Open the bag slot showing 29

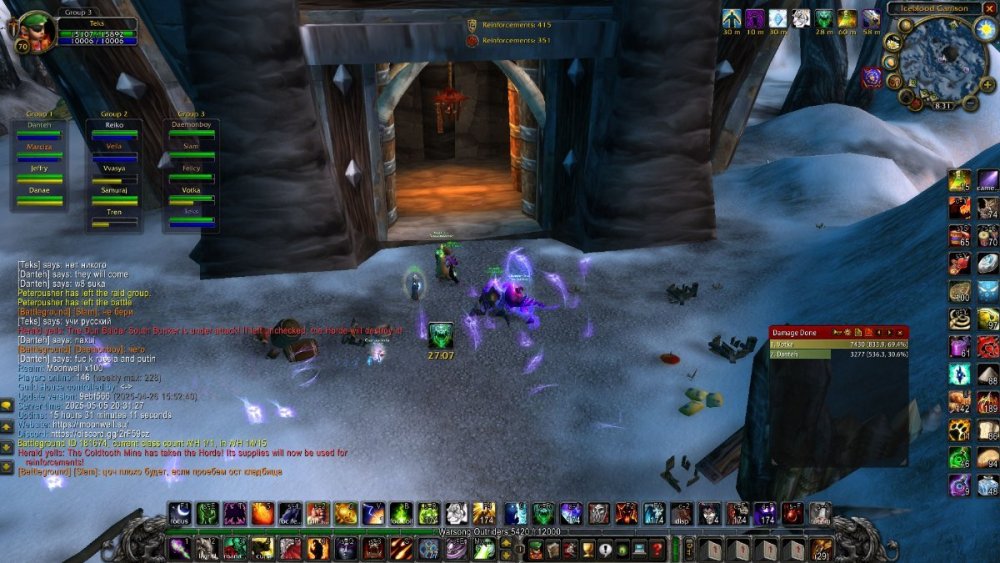coord(822,549)
